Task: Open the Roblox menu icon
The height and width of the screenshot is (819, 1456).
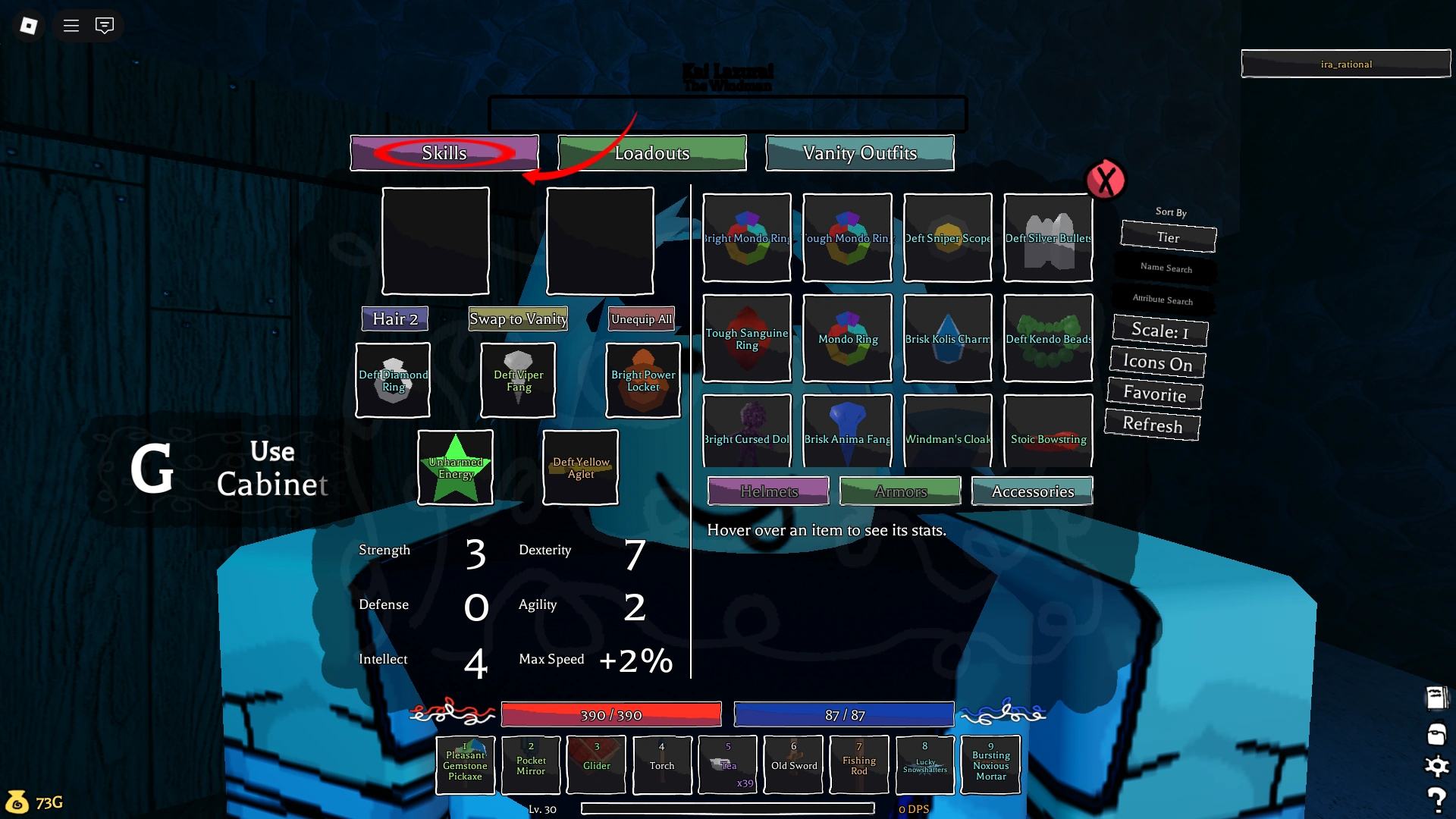Action: tap(28, 25)
